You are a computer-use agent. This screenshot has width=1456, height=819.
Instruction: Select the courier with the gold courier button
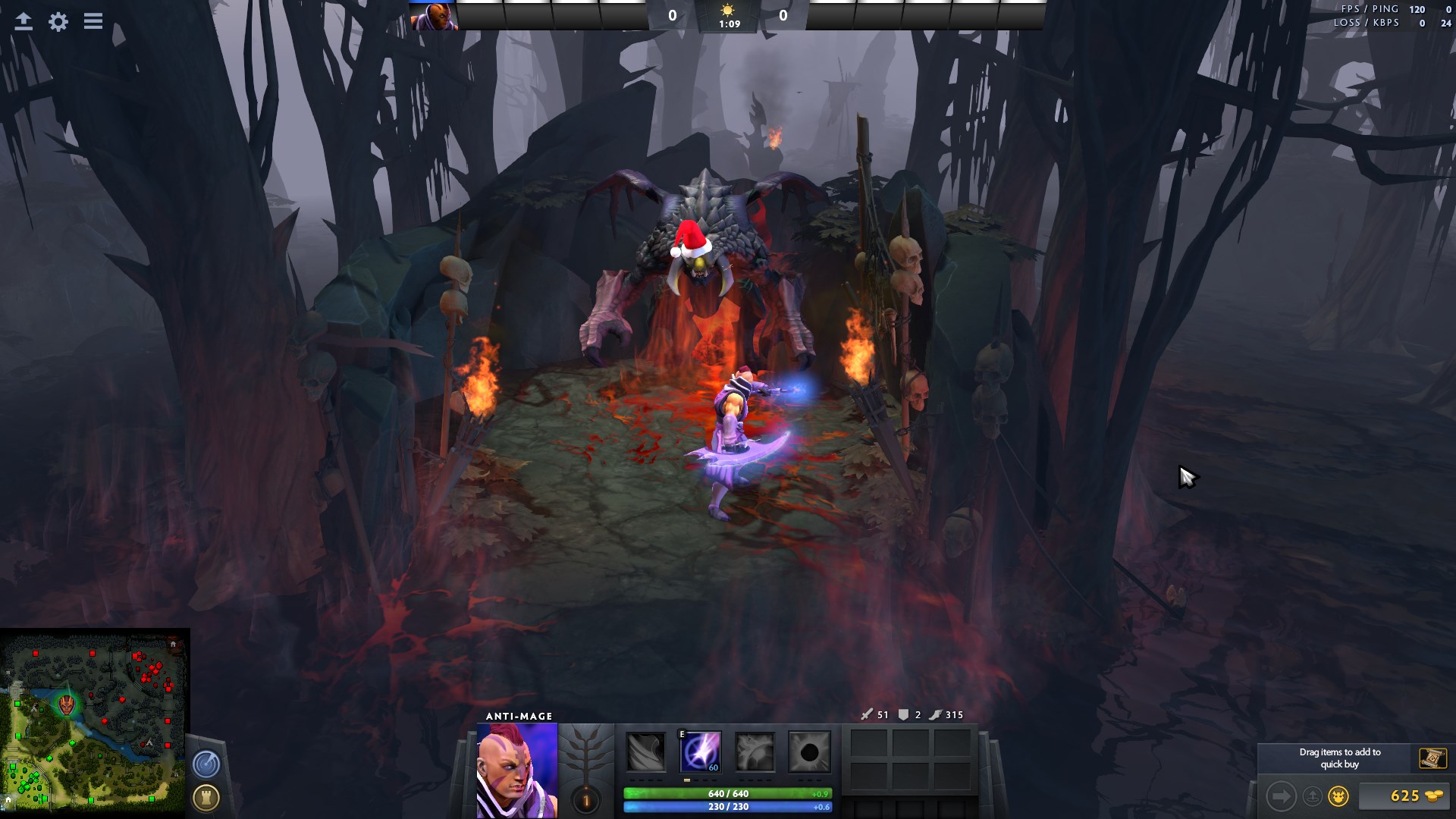pyautogui.click(x=1338, y=796)
